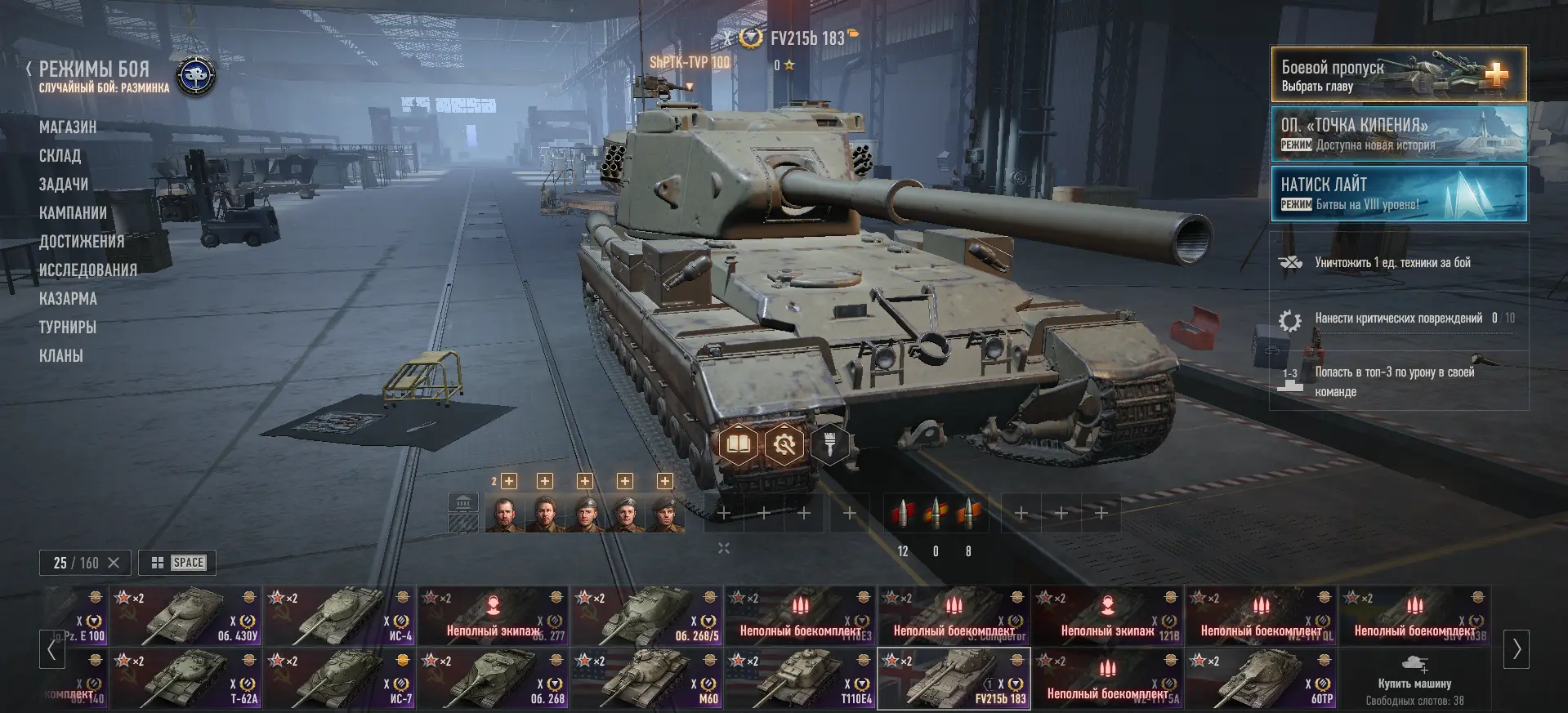
Task: Reset the 25 / 160 carousel filter
Action: pos(114,563)
